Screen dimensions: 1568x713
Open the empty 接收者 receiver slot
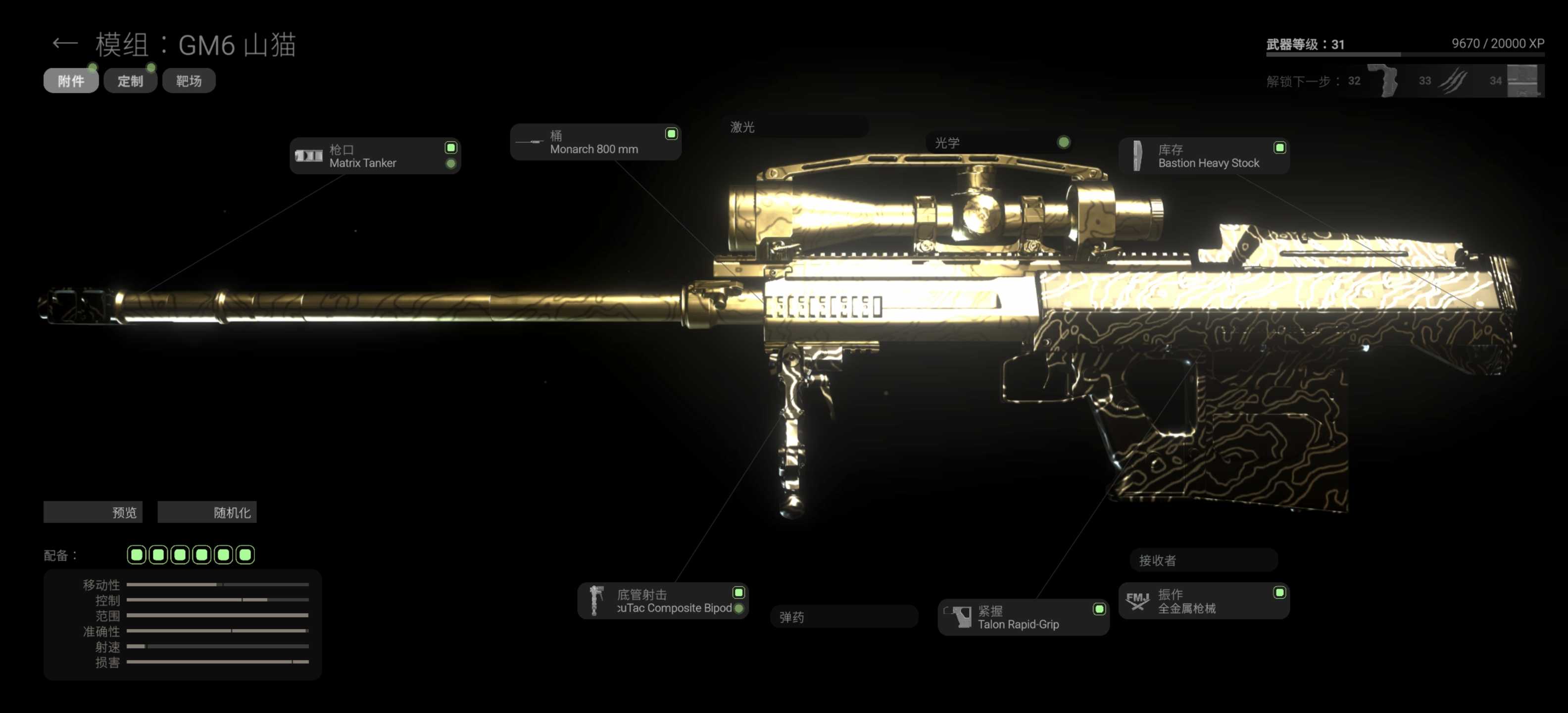[1203, 560]
